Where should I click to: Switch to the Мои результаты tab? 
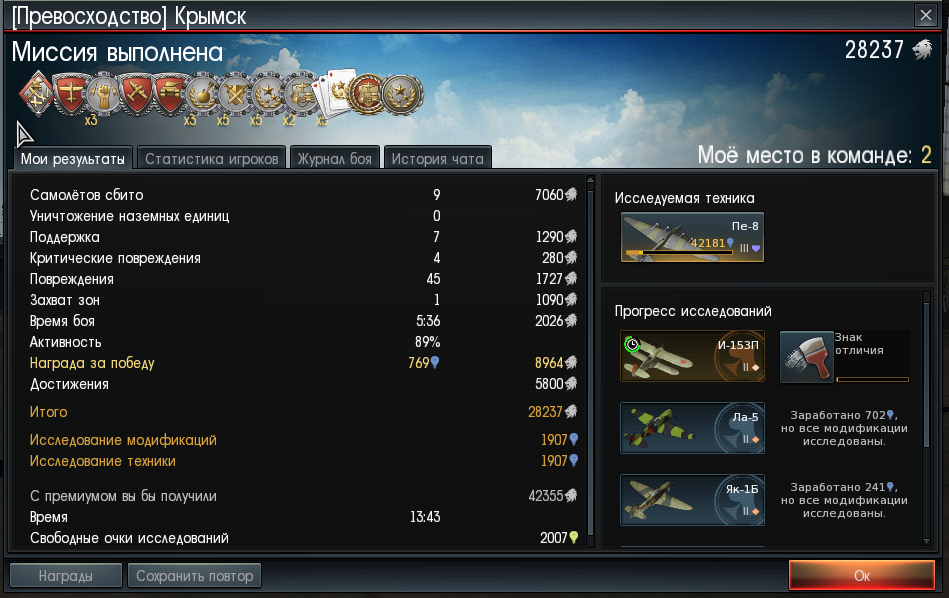pos(74,158)
